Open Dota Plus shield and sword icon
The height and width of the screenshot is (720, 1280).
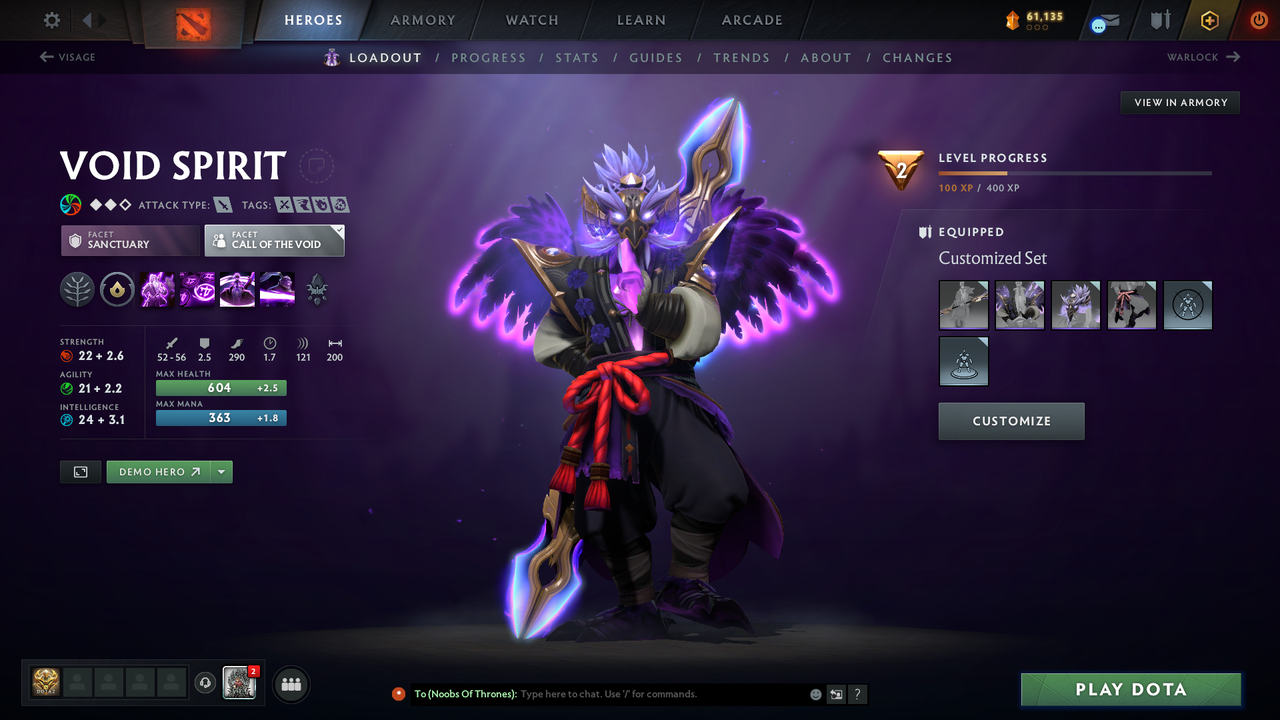pos(1162,19)
